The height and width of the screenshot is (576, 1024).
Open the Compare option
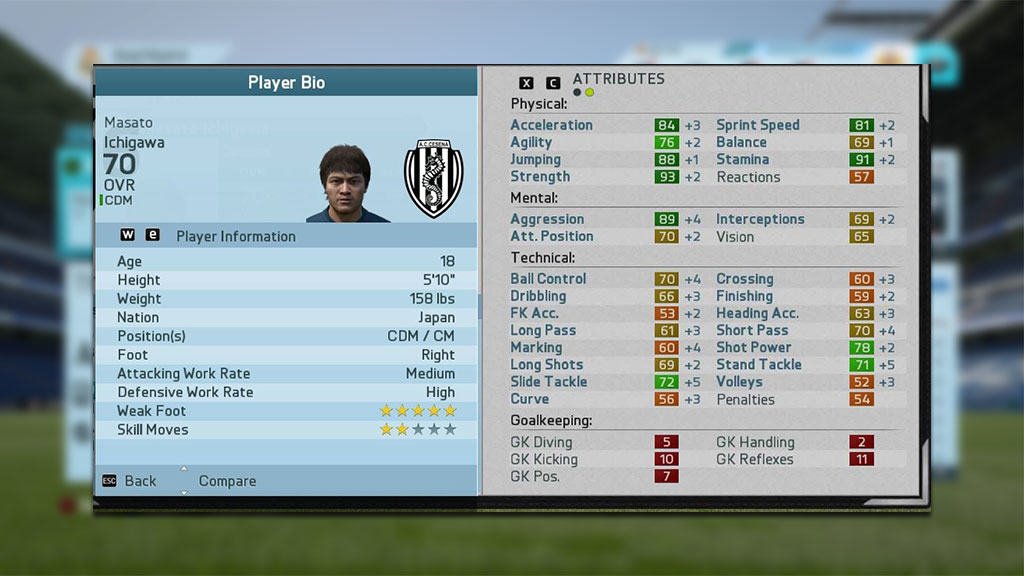(x=227, y=481)
